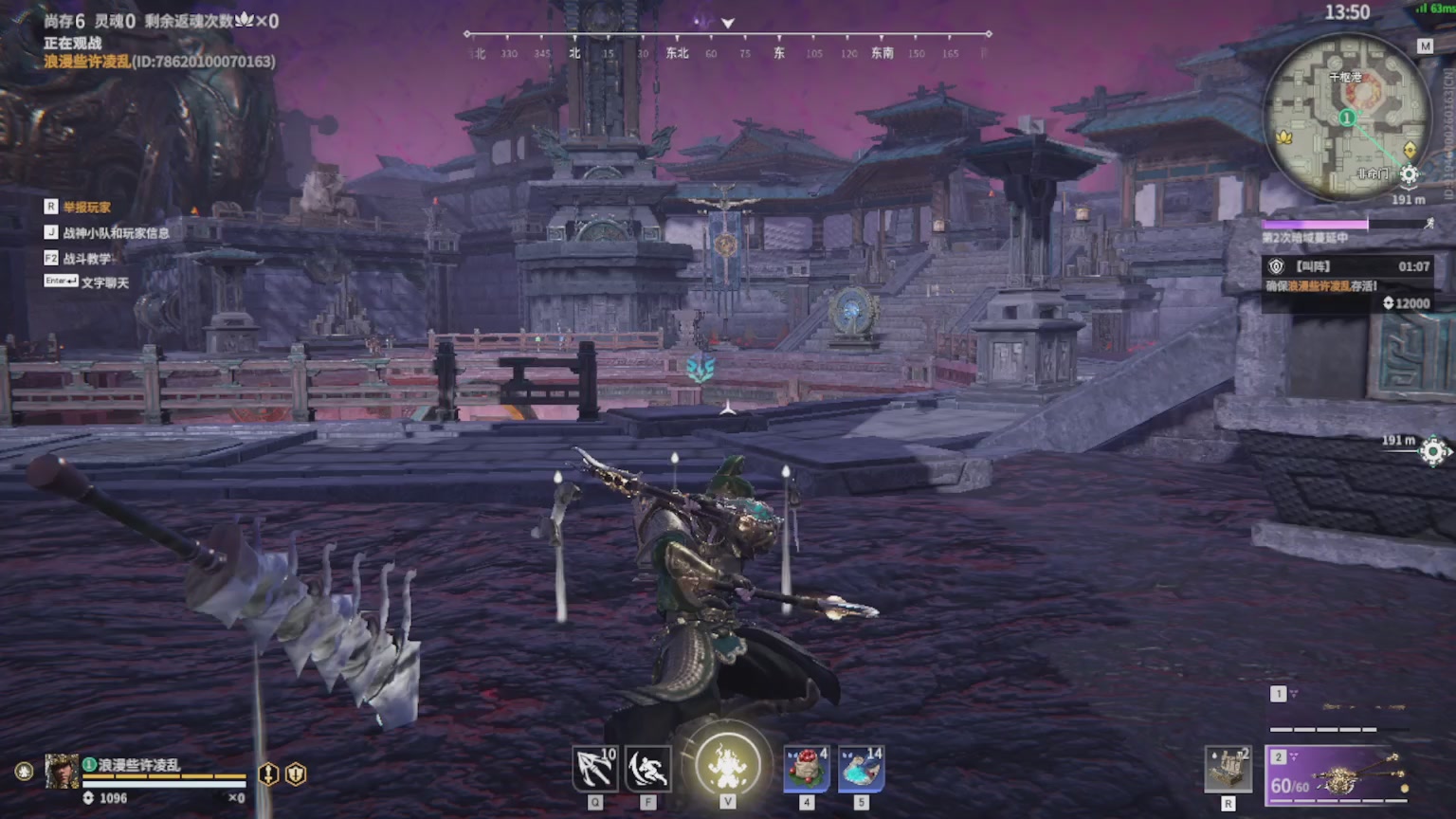Trigger the glowing ultimate ability icon
Viewport: 1456px width, 819px height.
coord(728,766)
